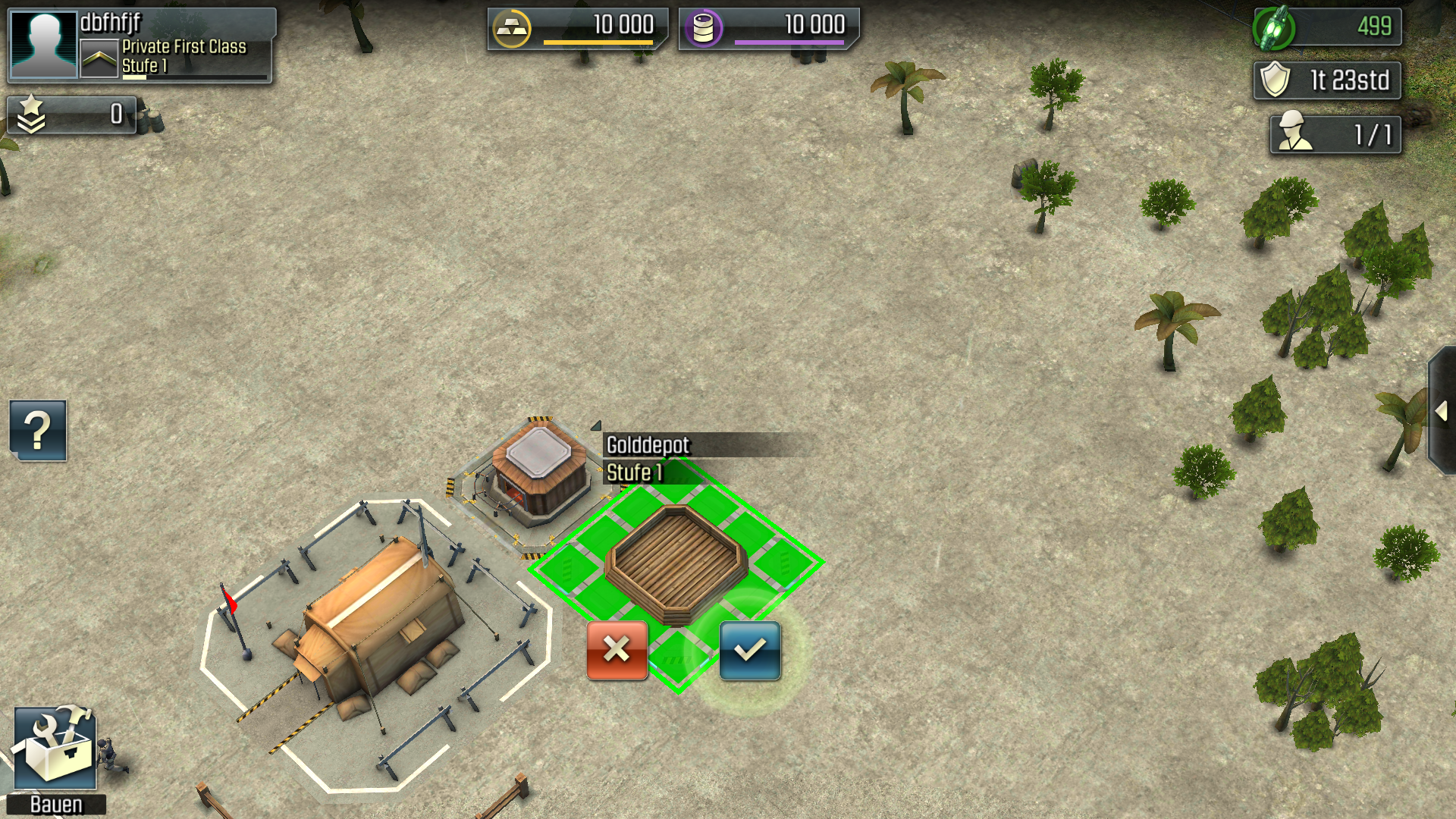The image size is (1456, 819).
Task: Open the soldier builder count panel
Action: (x=1335, y=135)
